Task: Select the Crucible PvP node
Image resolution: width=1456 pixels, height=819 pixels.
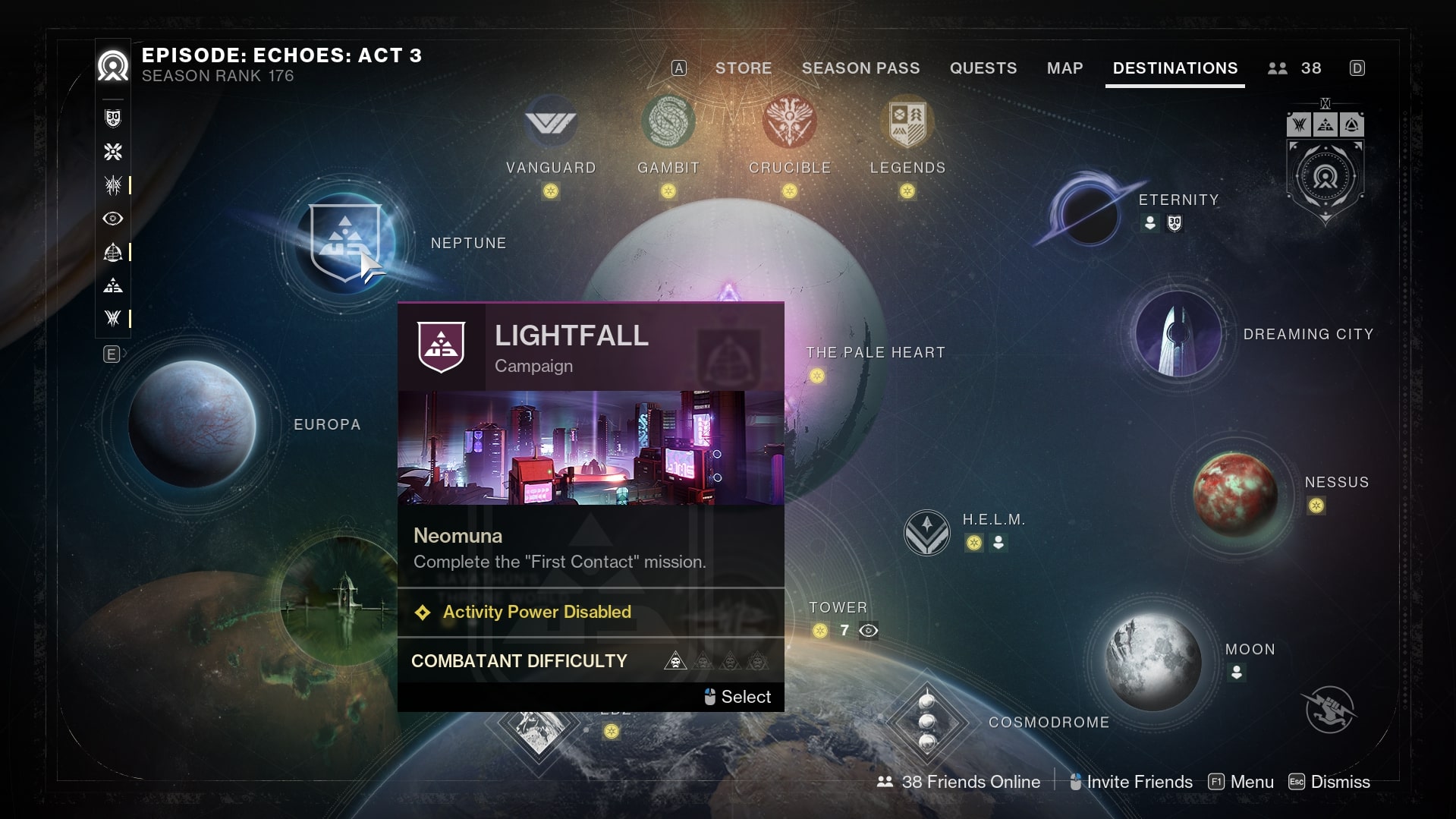Action: point(789,123)
